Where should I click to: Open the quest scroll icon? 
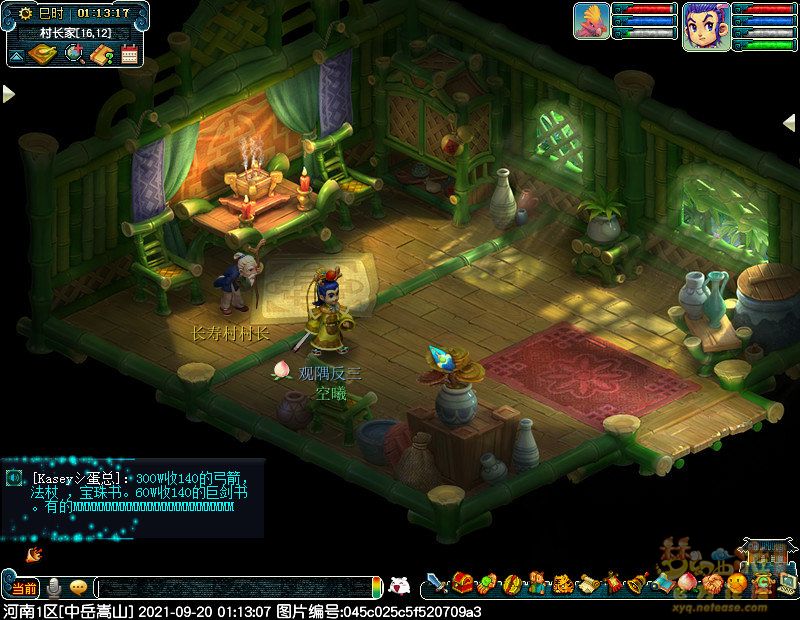tap(587, 582)
